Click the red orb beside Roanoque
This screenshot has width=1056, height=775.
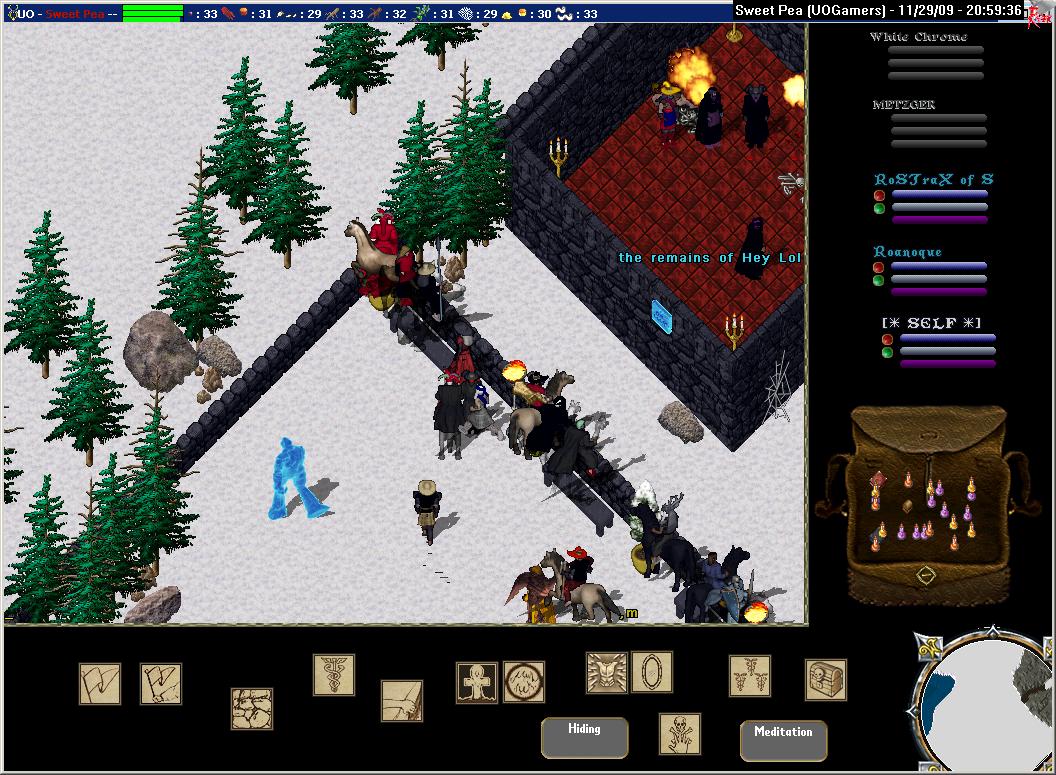click(879, 267)
